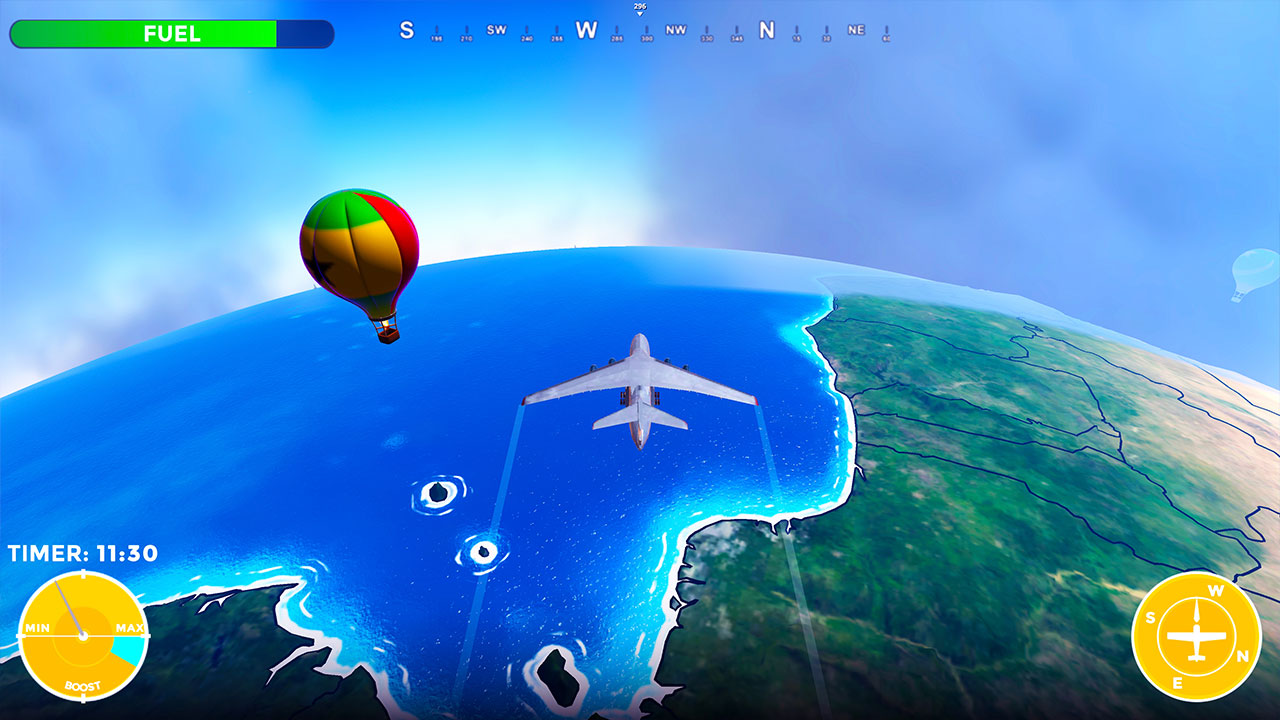1280x720 pixels.
Task: Click the MAX marker on the boost gauge
Action: pyautogui.click(x=128, y=628)
